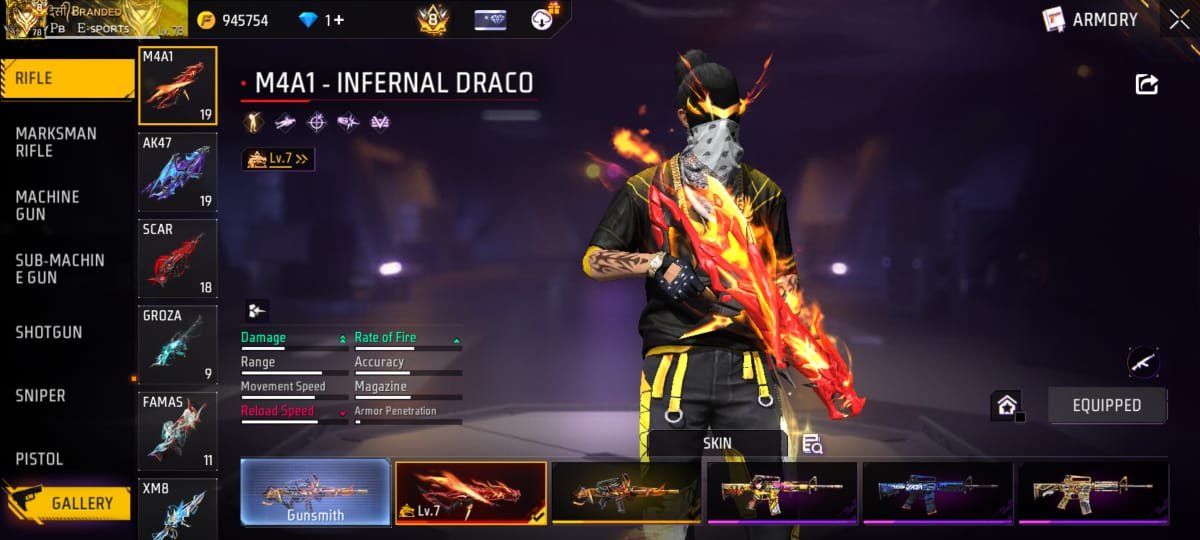
Task: Close the Armory screen
Action: [1178, 19]
